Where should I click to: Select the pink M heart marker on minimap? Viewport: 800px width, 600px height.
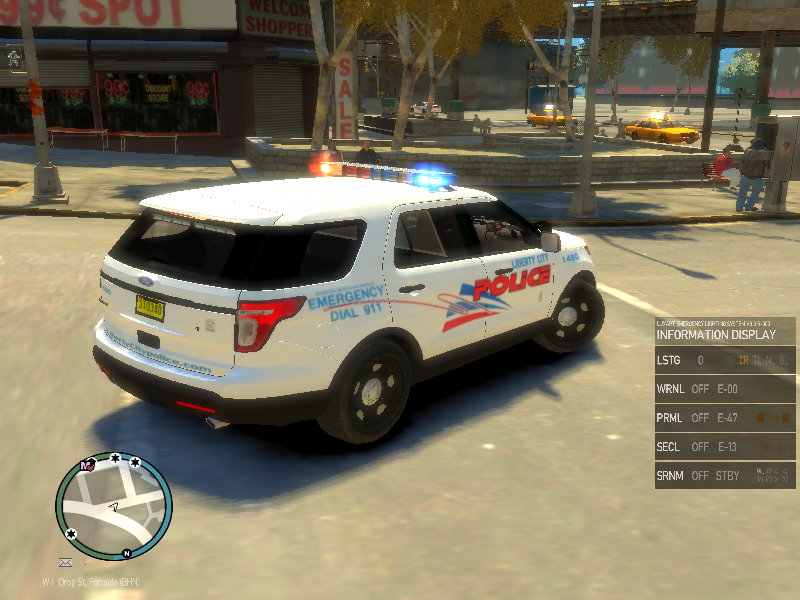click(x=88, y=465)
